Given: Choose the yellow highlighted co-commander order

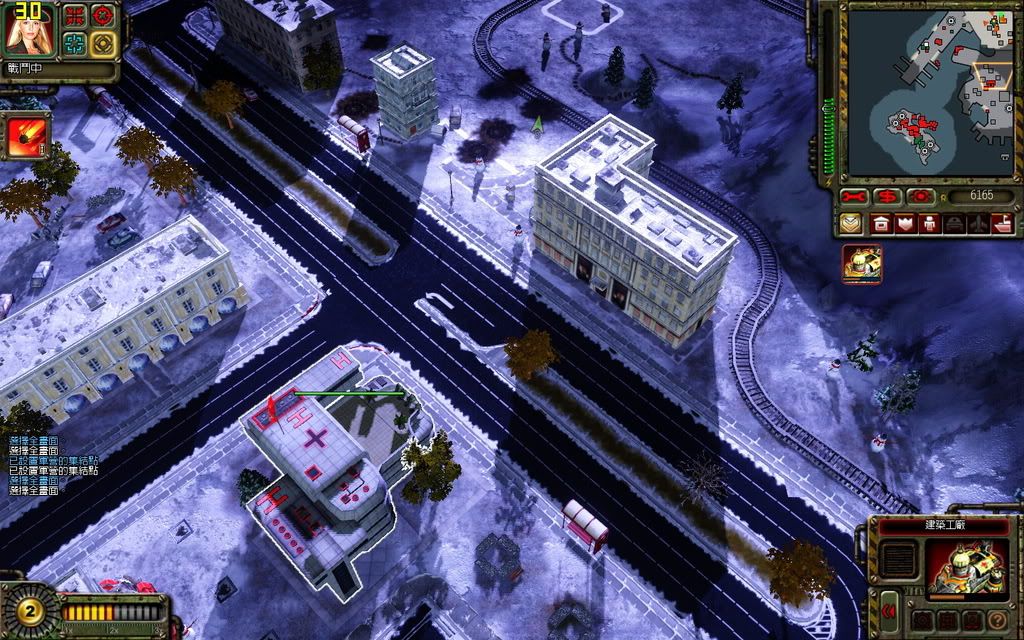Looking at the screenshot, I should click(102, 43).
